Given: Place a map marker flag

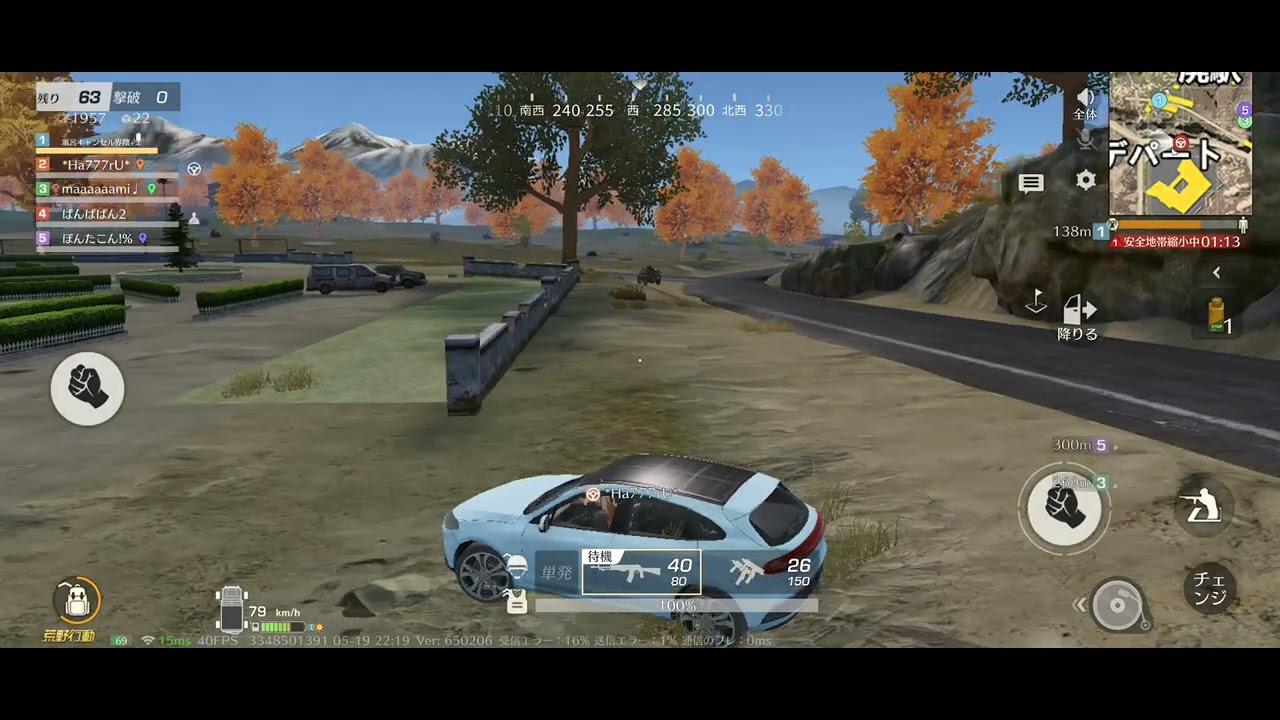Looking at the screenshot, I should [1036, 302].
